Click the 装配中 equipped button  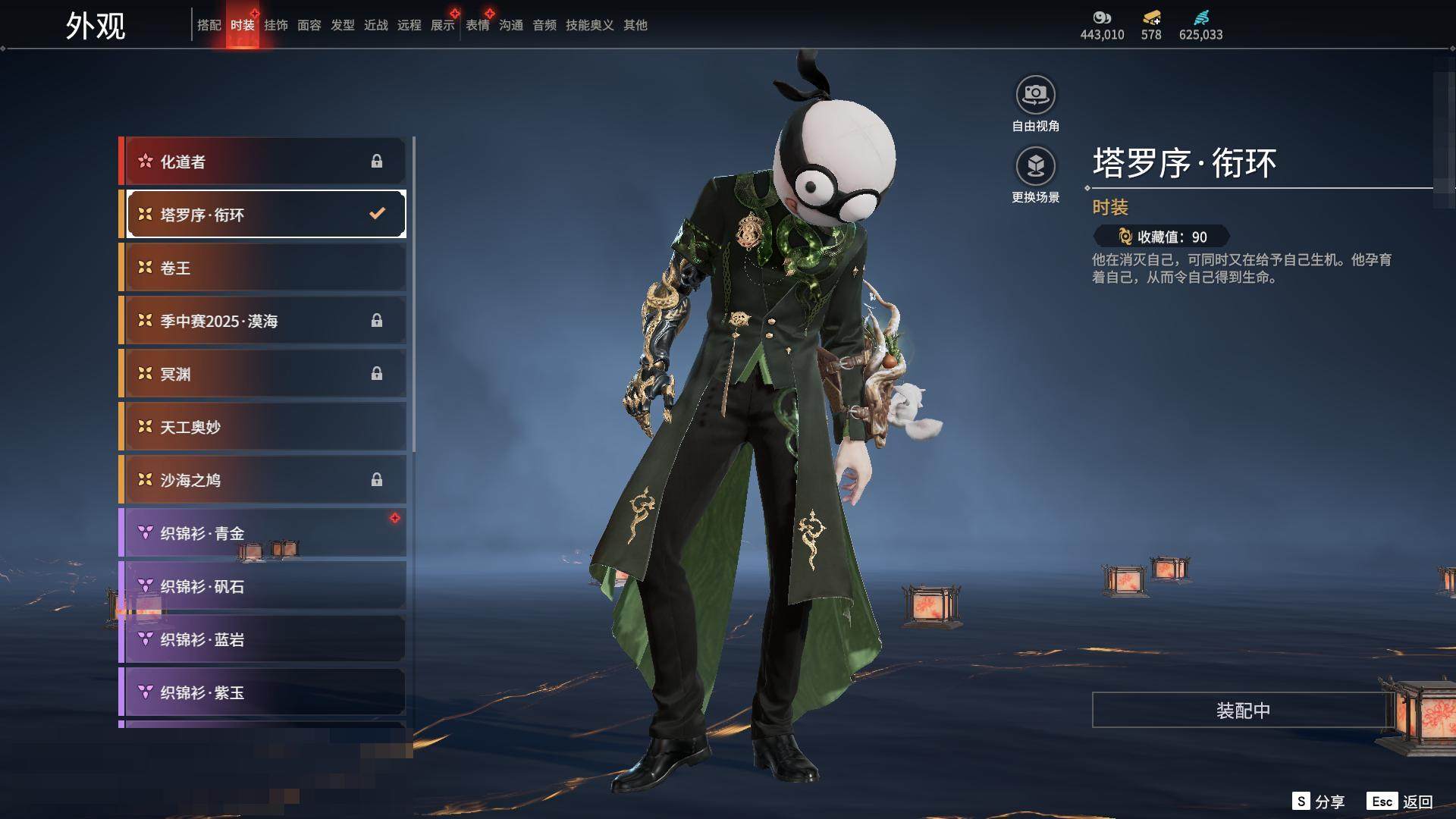1242,711
